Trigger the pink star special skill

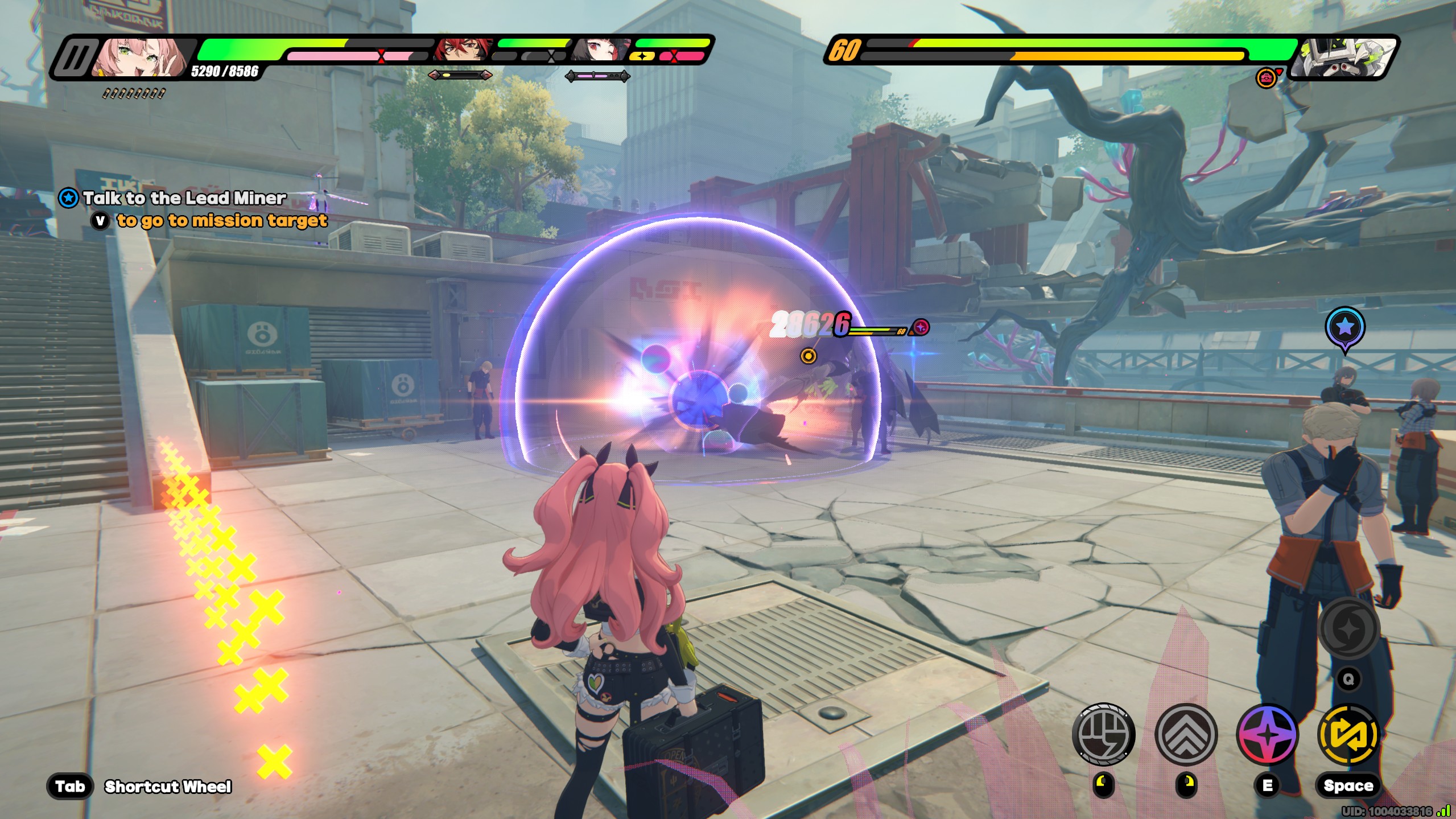tap(1268, 734)
